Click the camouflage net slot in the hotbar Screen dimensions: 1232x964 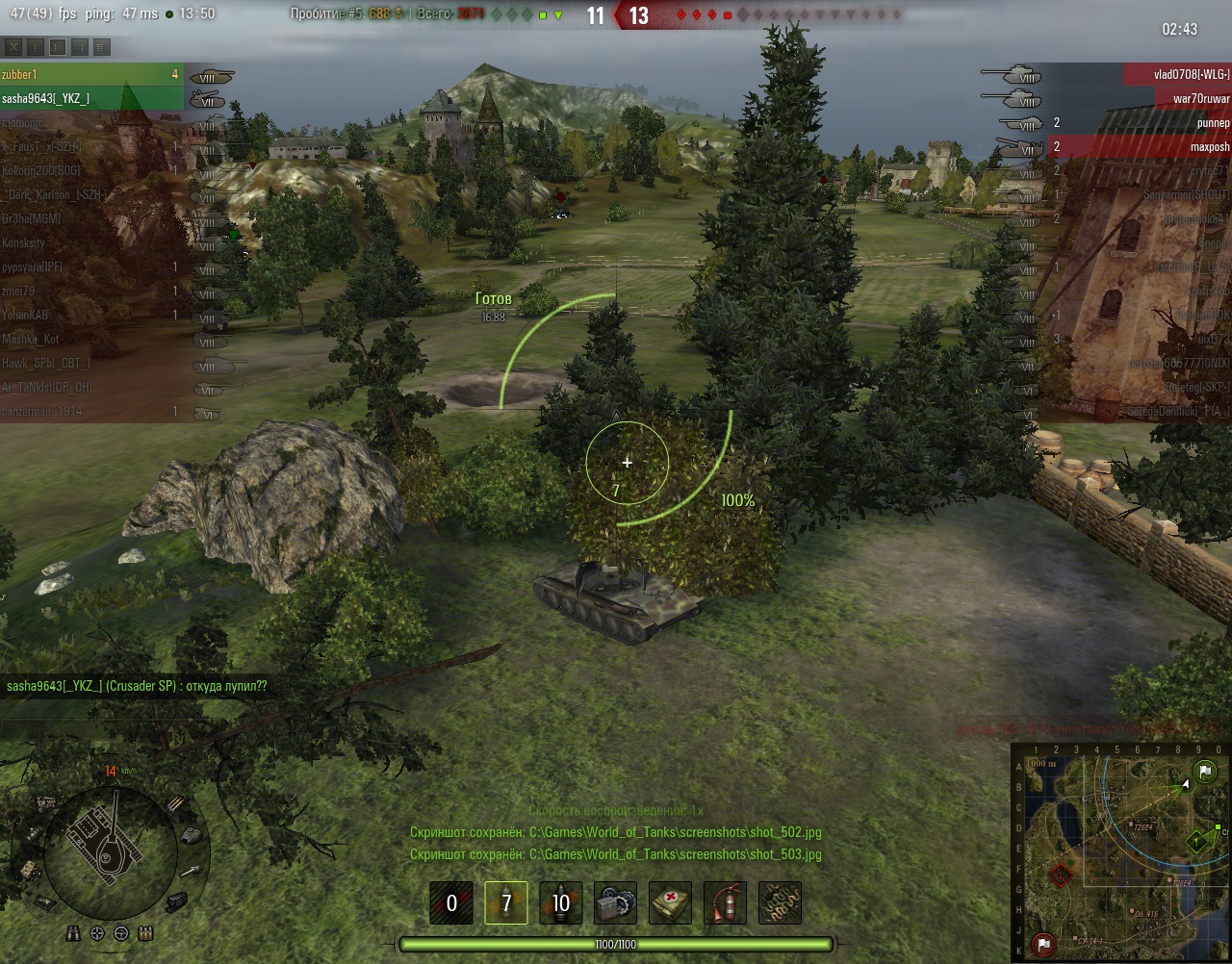[x=780, y=902]
